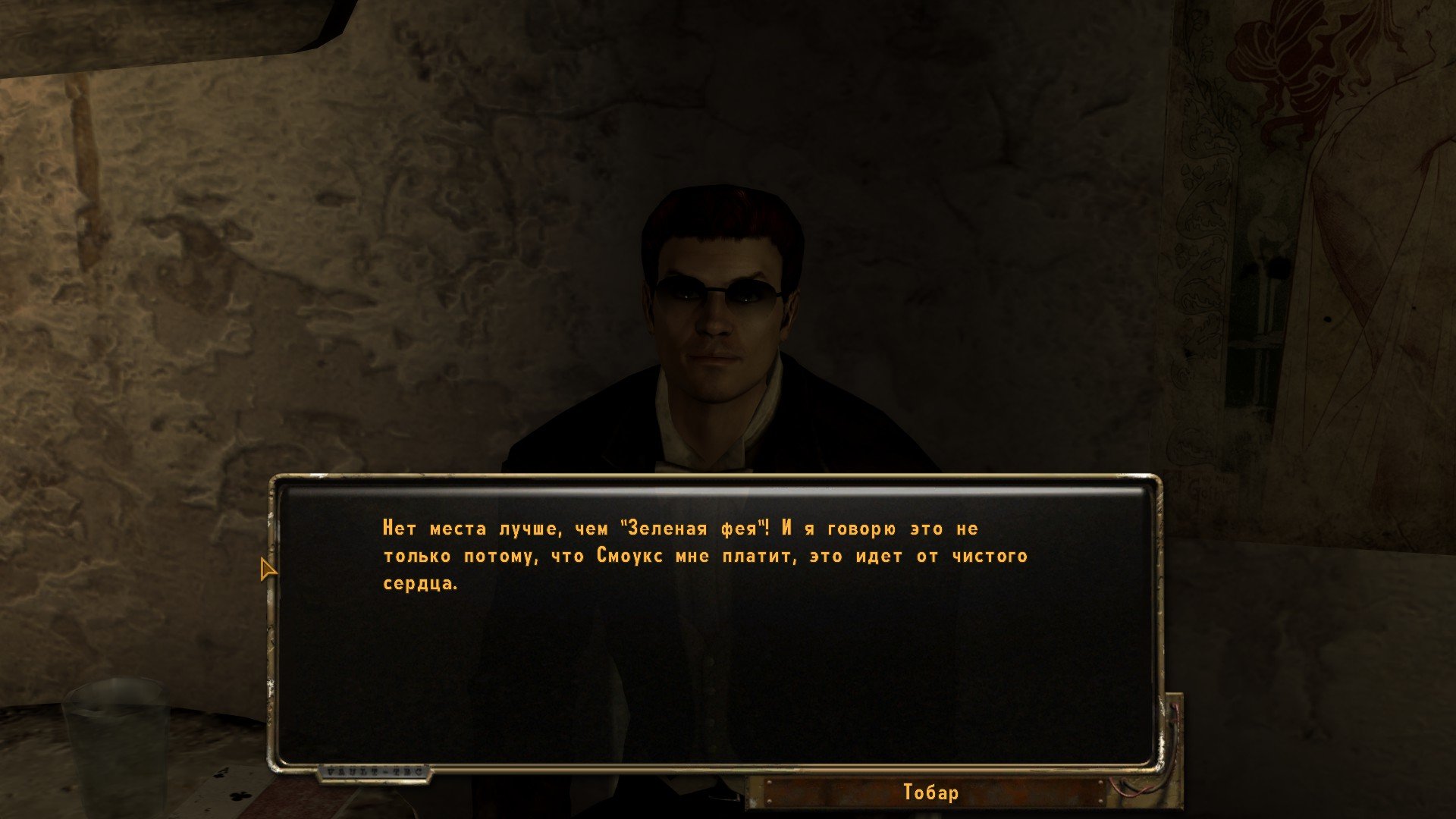Viewport: 1456px width, 819px height.
Task: Open the Товар barter button
Action: 931,792
